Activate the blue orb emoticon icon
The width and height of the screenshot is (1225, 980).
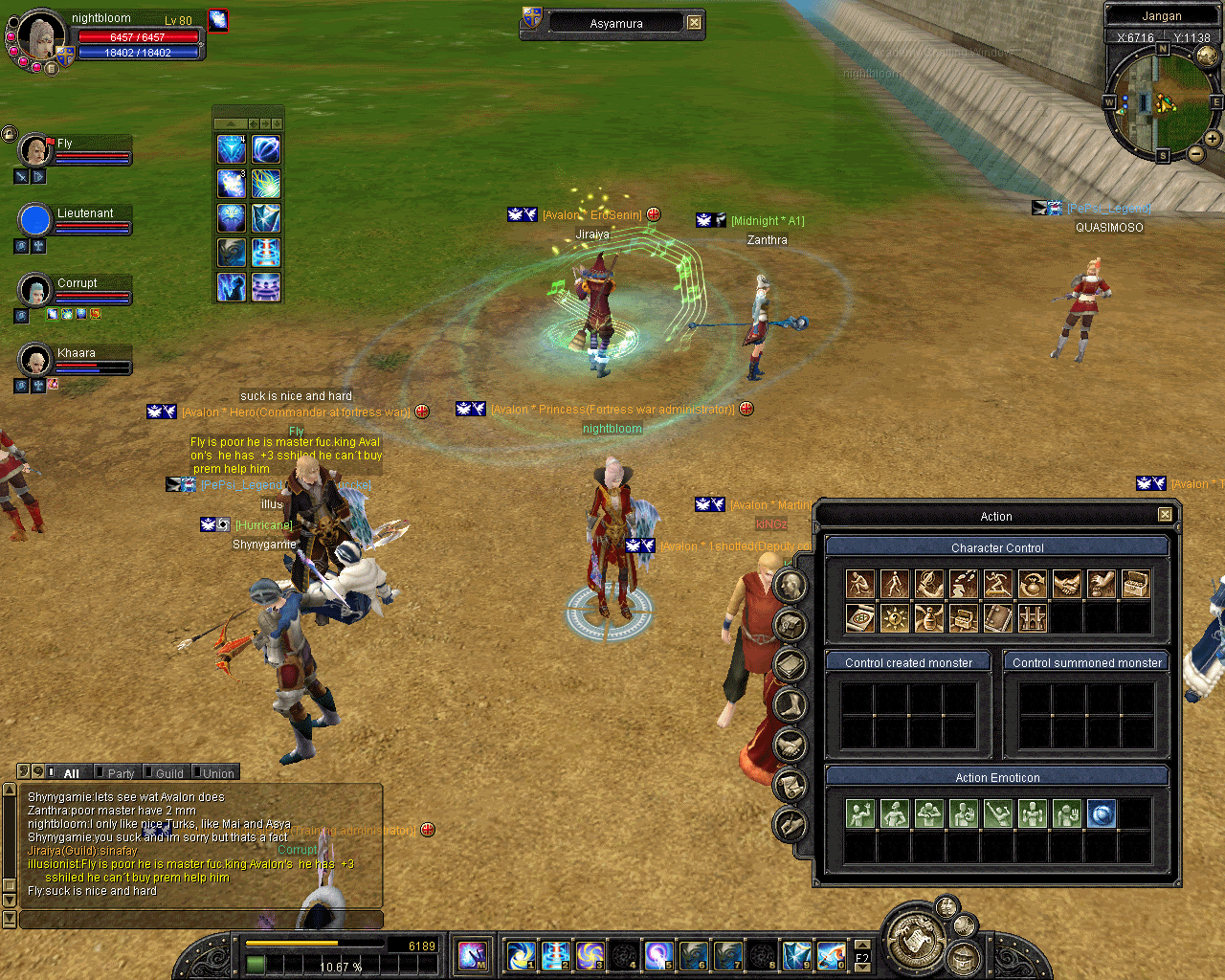click(1101, 813)
